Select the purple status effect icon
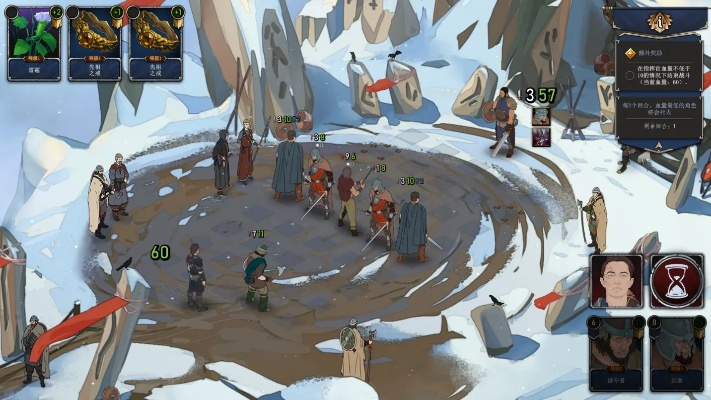Screen dimensions: 711x400 pos(541,137)
